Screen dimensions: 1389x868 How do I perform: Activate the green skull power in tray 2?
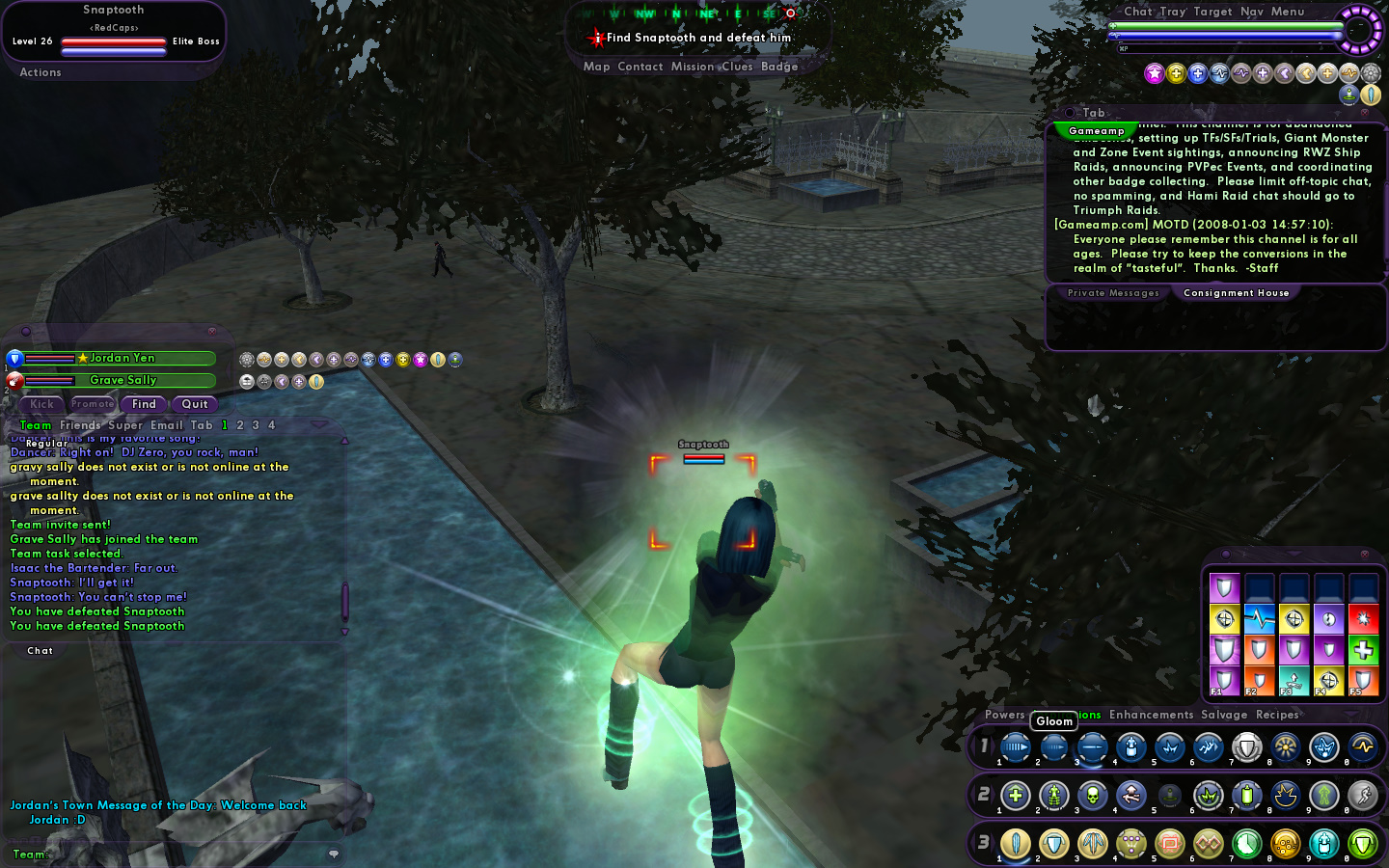coord(1092,796)
